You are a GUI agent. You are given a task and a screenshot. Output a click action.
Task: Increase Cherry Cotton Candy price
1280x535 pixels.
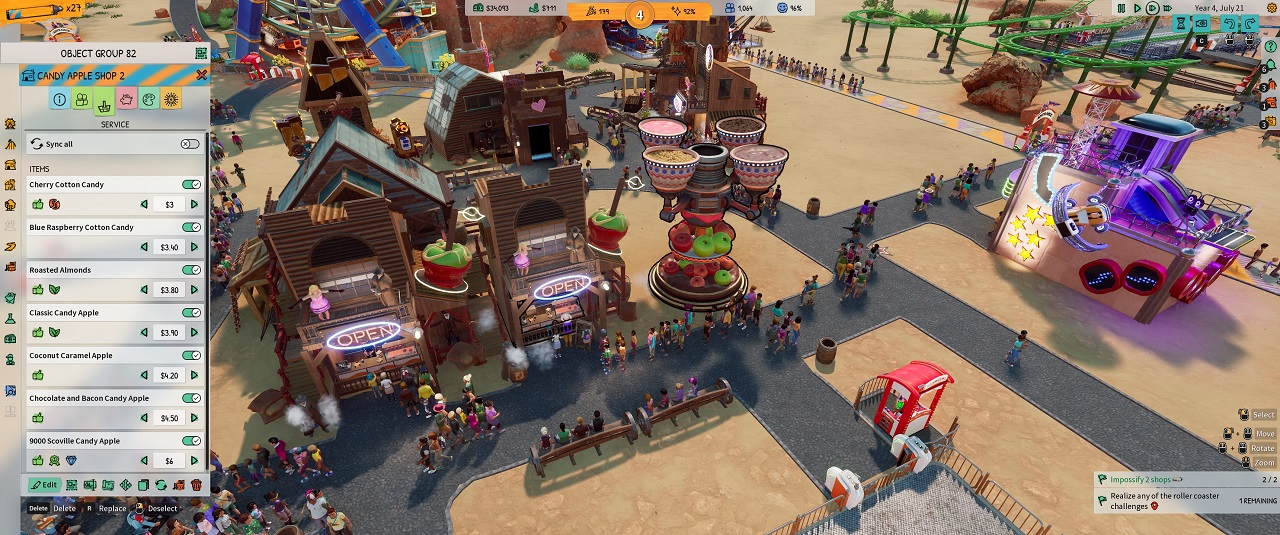coord(194,205)
